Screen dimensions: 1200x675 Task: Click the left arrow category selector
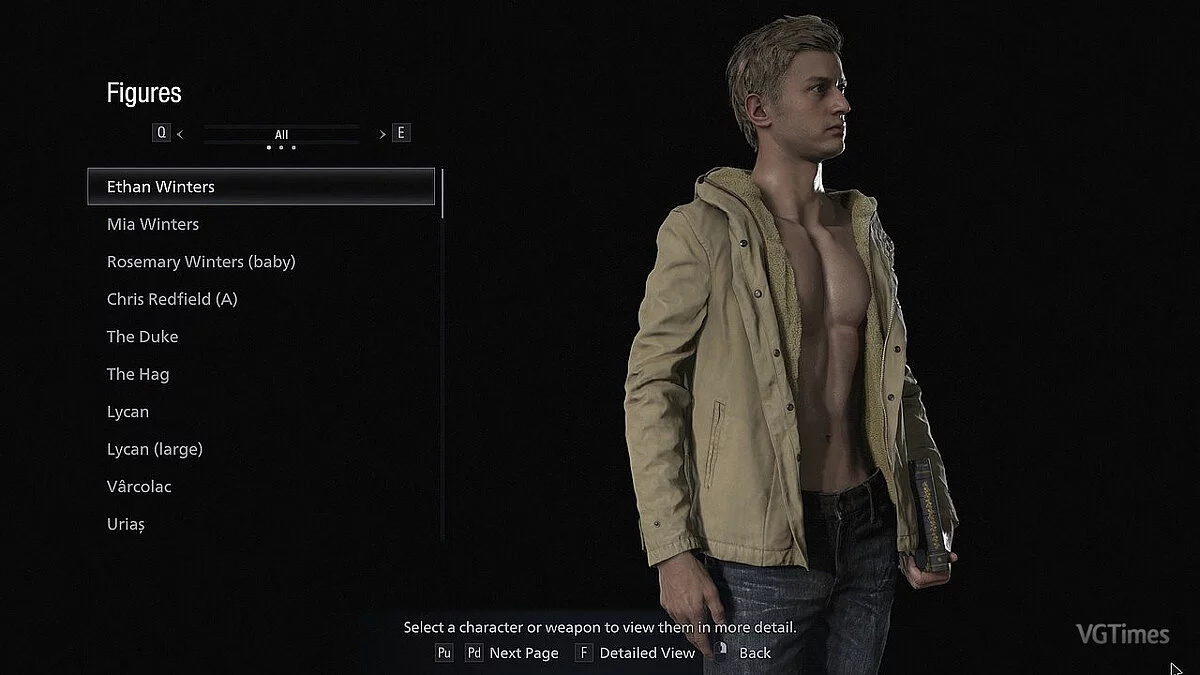point(180,133)
